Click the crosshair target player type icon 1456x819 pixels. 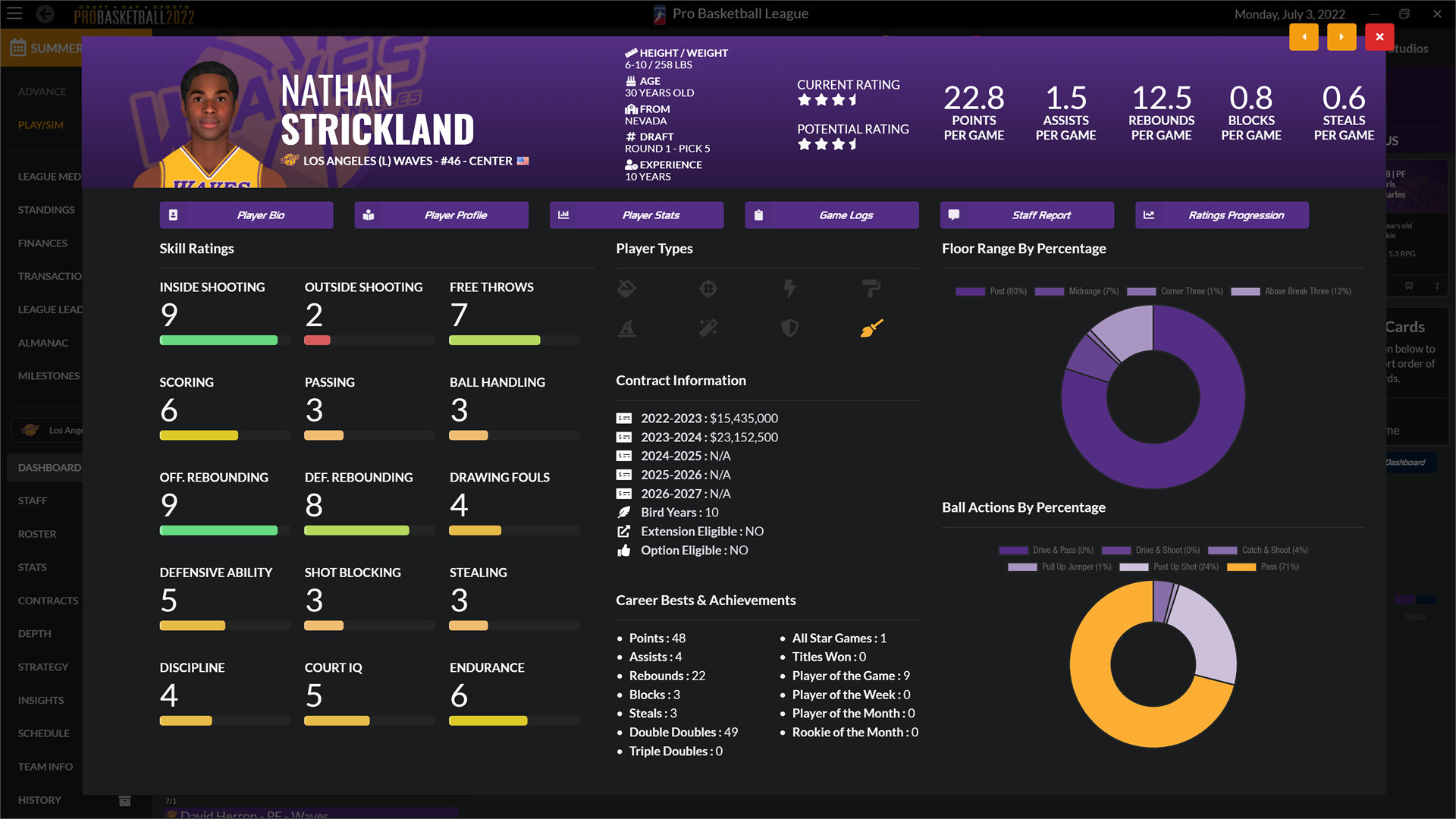[x=708, y=288]
